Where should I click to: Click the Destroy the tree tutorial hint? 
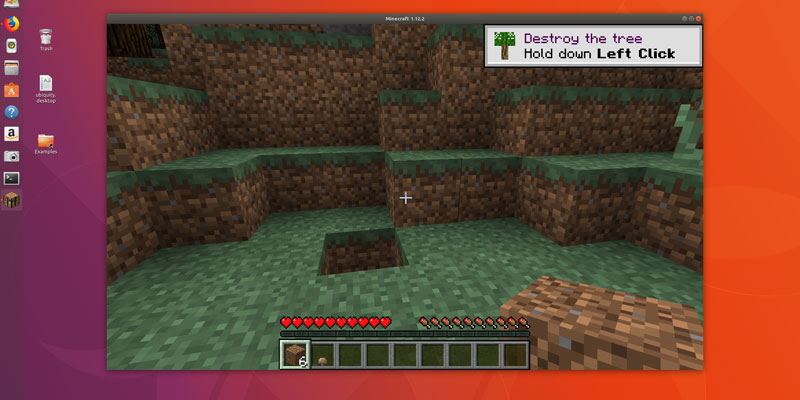click(x=594, y=46)
